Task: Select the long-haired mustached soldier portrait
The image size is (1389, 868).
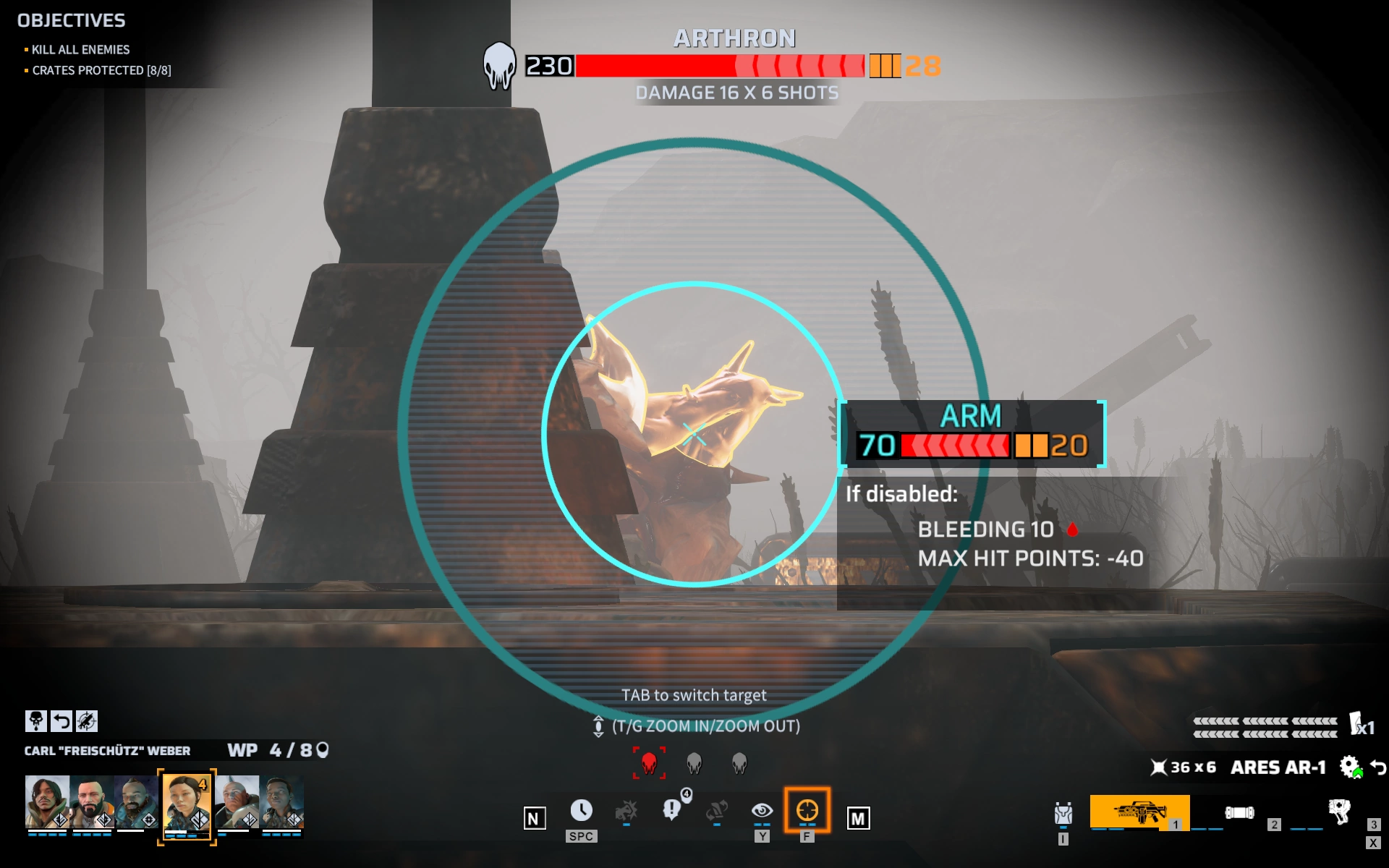Action: point(47,801)
